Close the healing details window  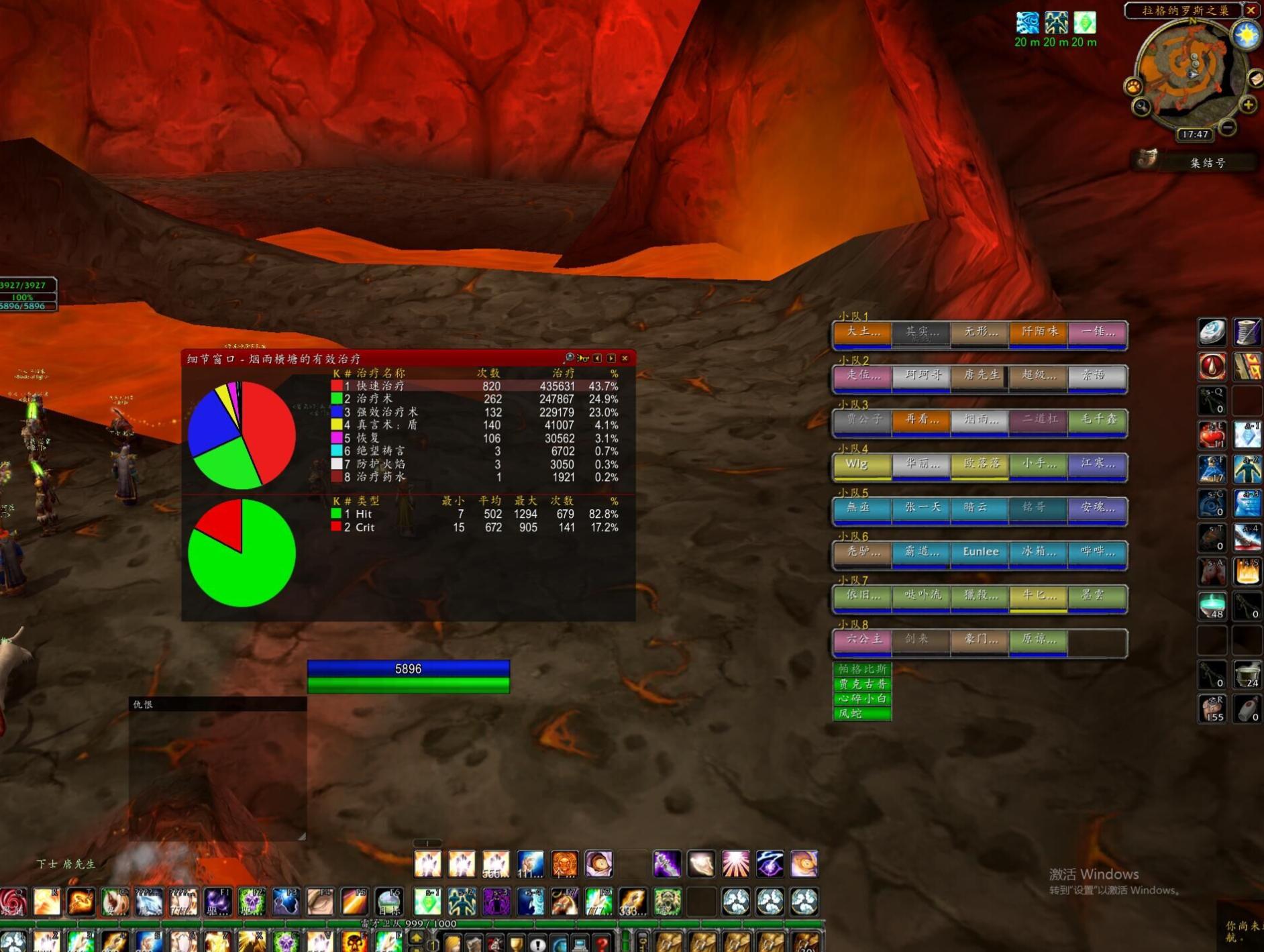tap(625, 358)
